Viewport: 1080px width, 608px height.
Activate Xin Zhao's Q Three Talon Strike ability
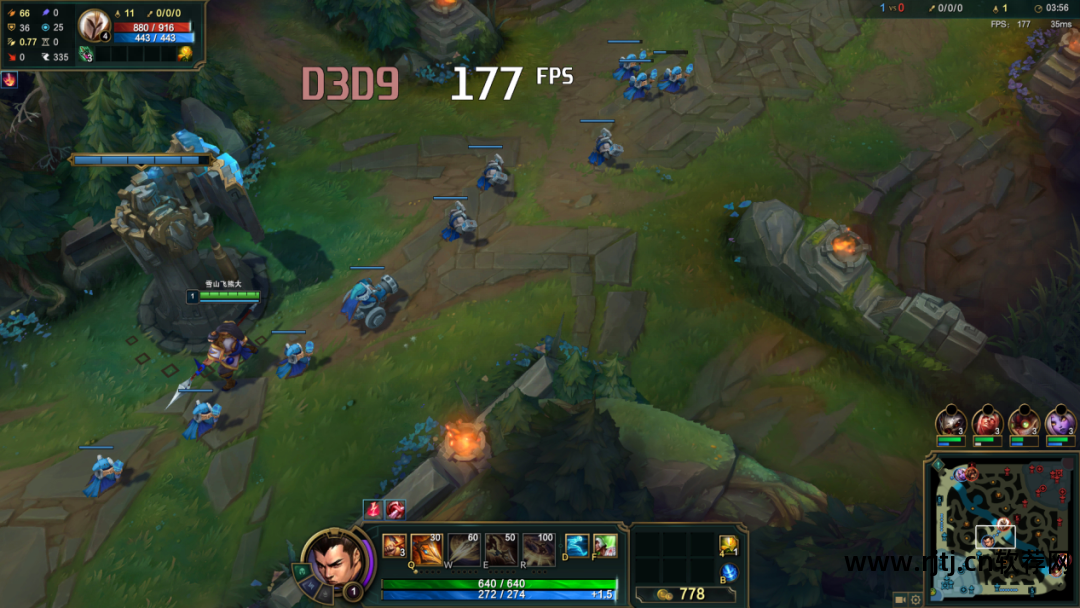[427, 549]
